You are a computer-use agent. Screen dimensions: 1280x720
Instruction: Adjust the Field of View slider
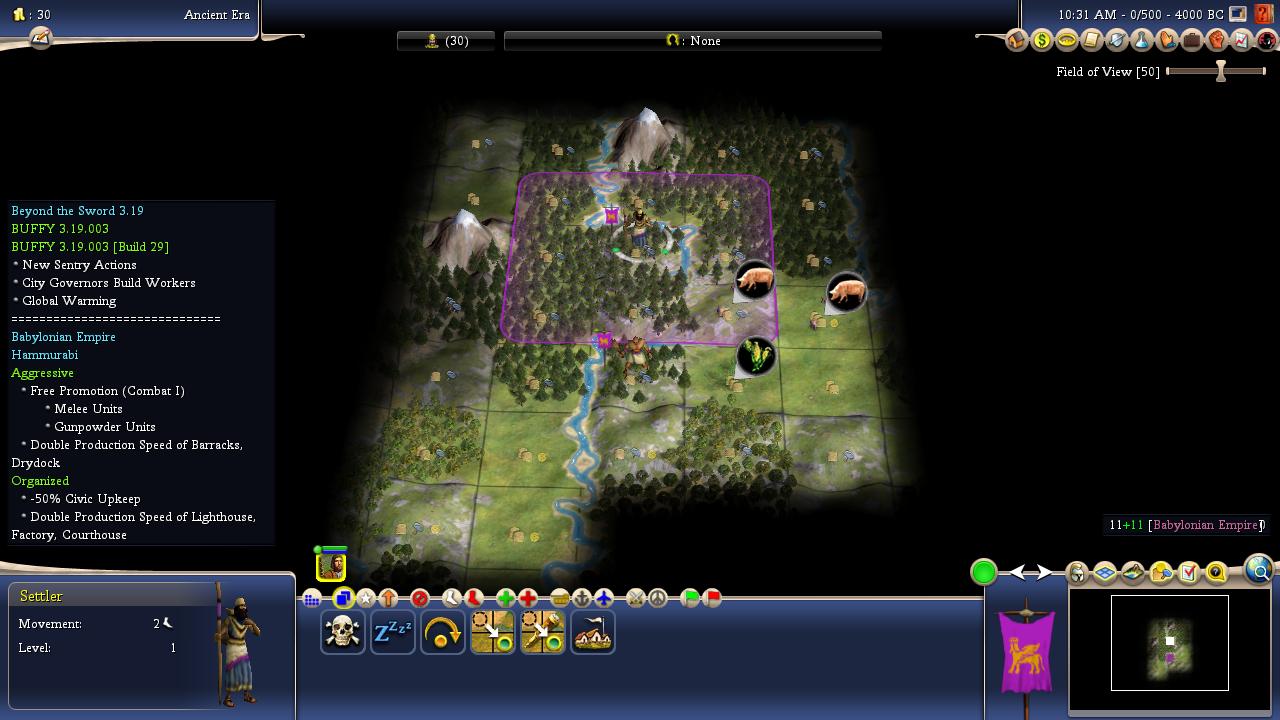(x=1220, y=72)
